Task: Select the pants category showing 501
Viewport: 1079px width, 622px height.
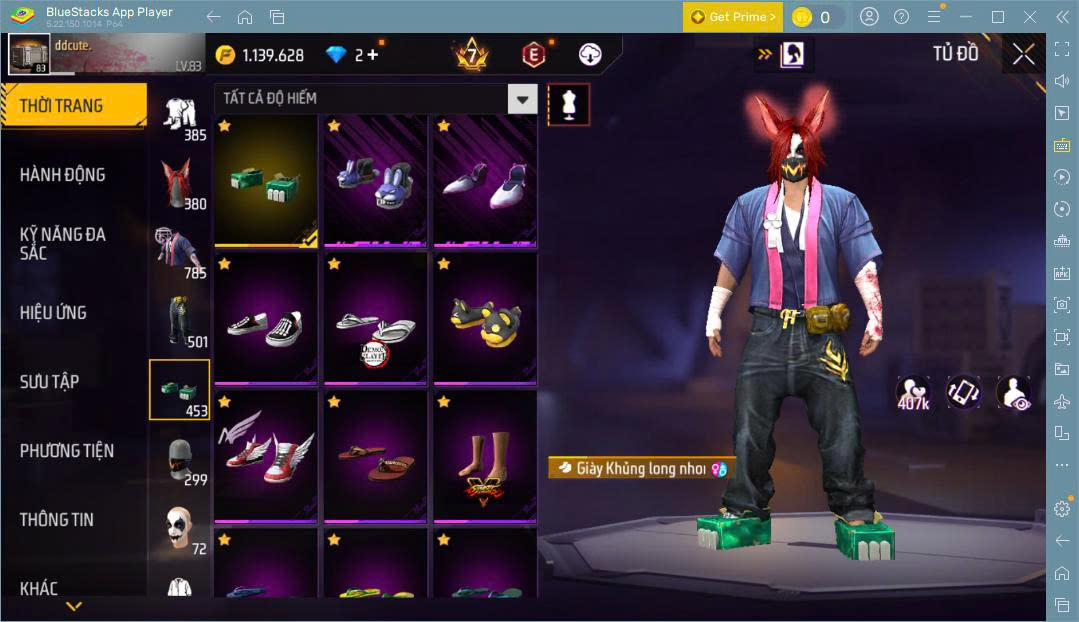Action: [x=179, y=320]
